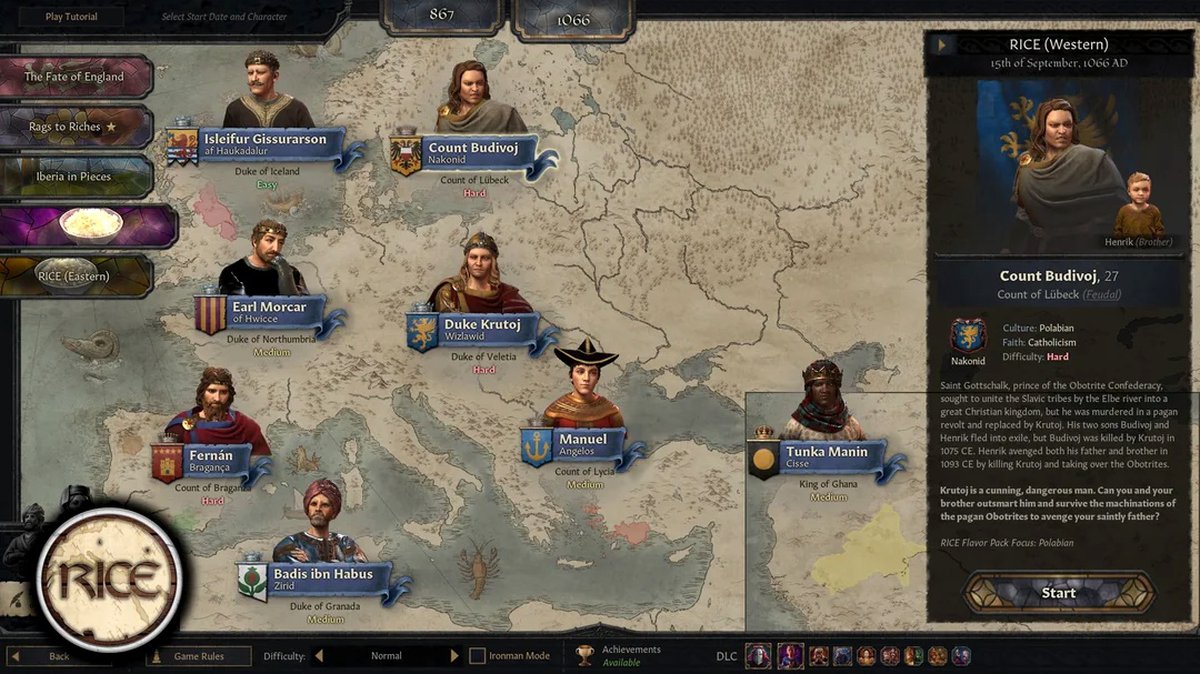The height and width of the screenshot is (674, 1200).
Task: Increase difficulty with the right arrow
Action: click(x=454, y=656)
